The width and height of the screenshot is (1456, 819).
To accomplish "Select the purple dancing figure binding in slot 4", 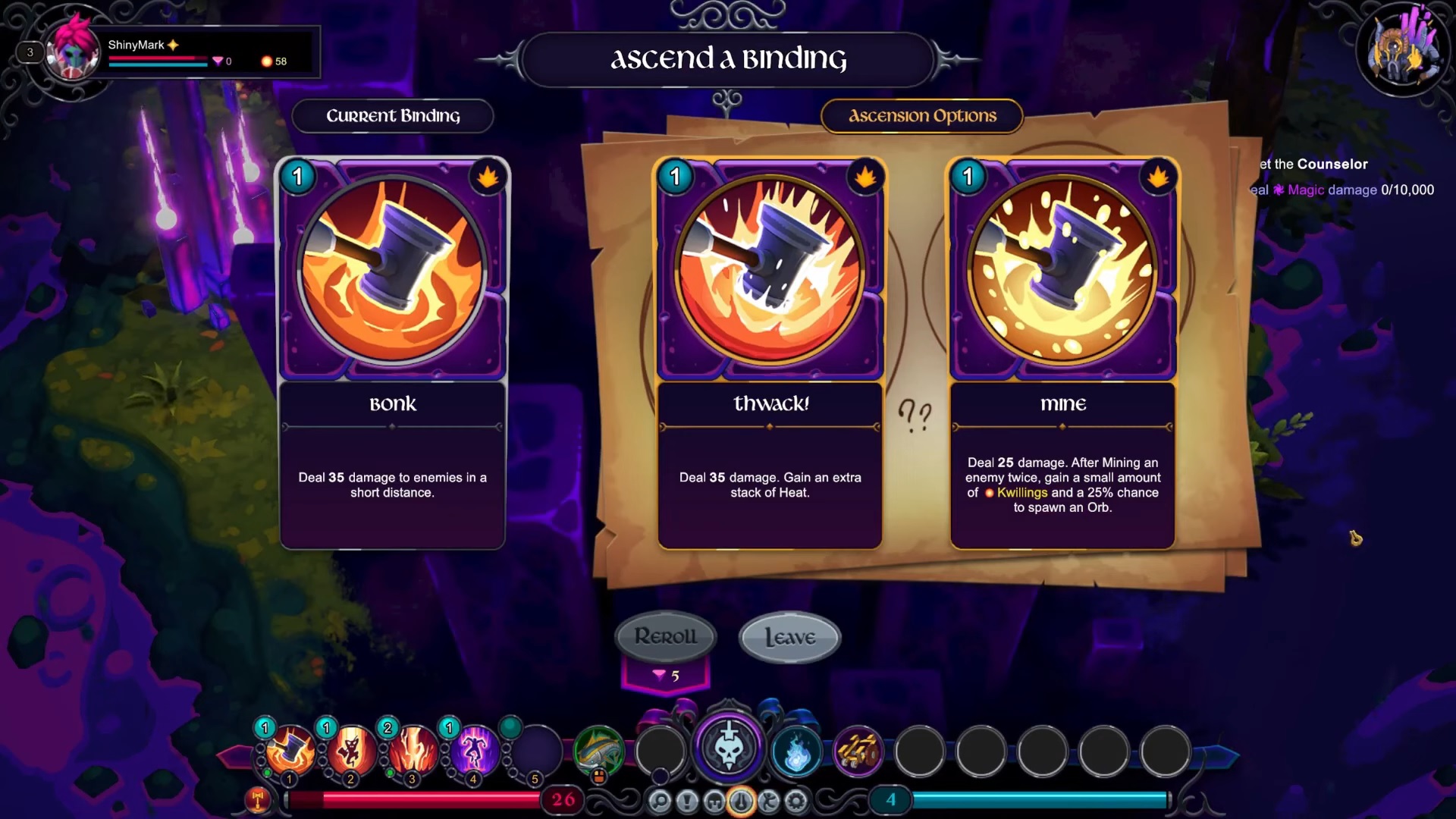I will pyautogui.click(x=475, y=751).
